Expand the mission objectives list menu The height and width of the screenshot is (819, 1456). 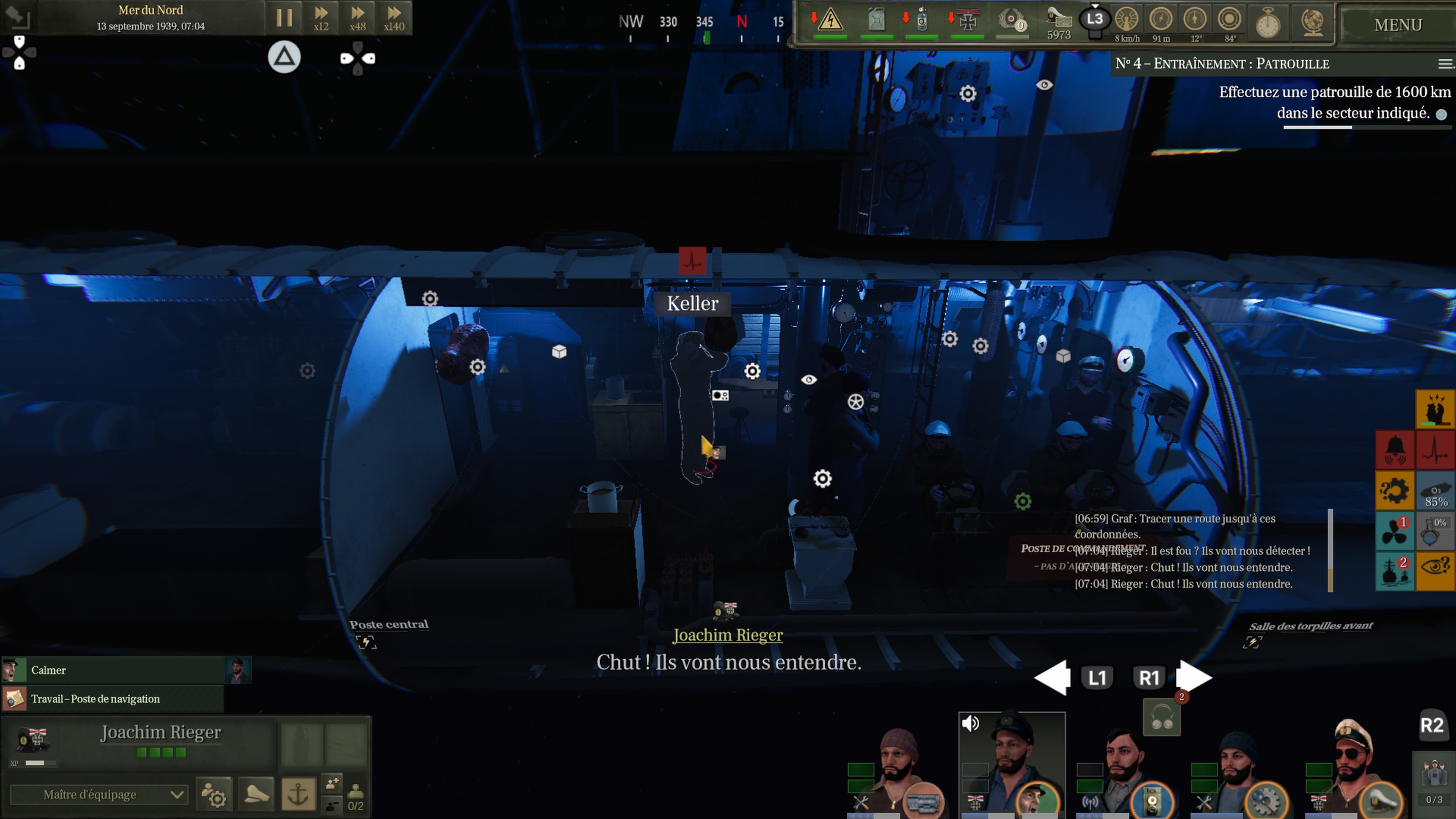pos(1444,64)
